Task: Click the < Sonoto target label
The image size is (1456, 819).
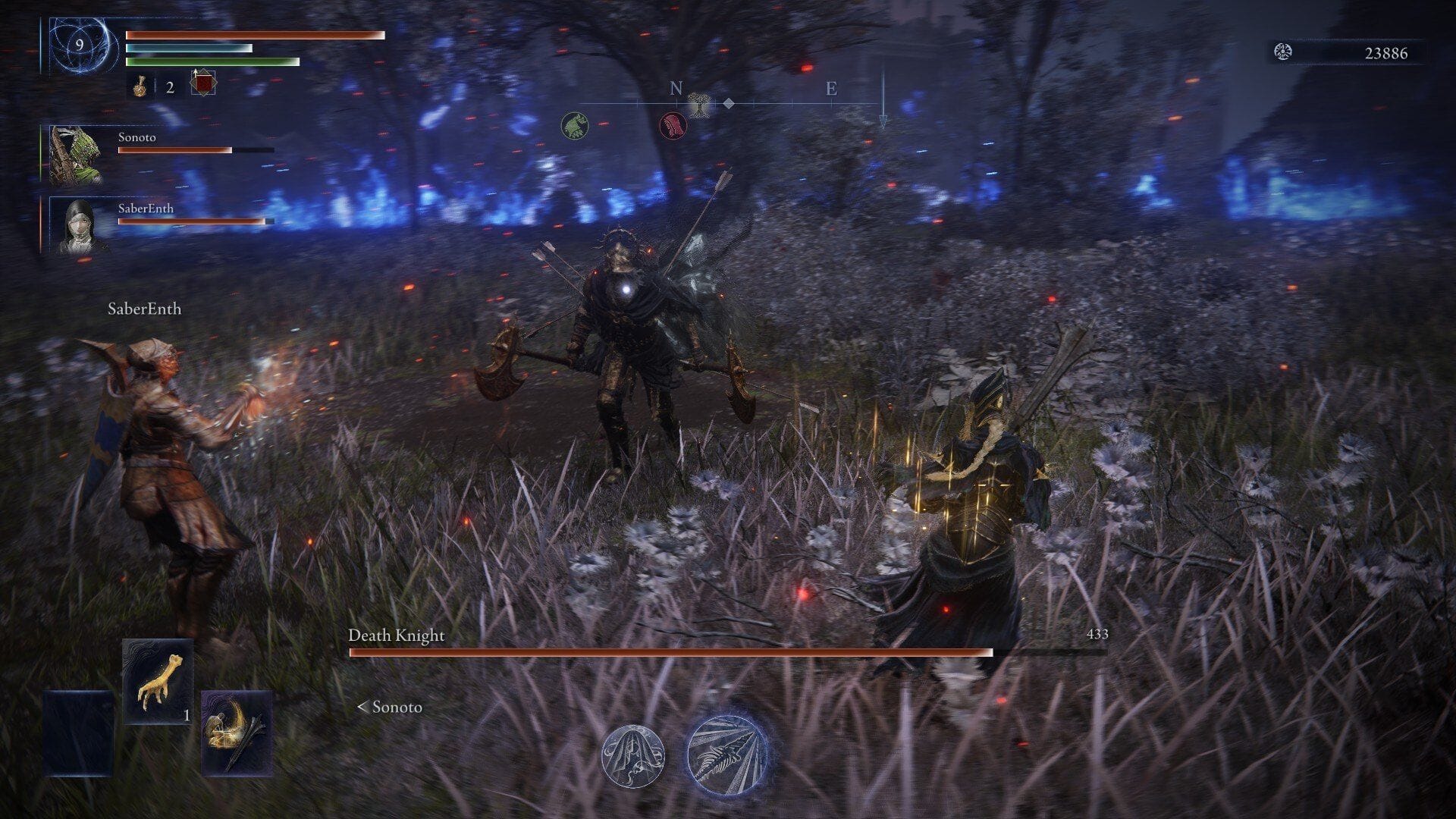Action: coord(392,708)
